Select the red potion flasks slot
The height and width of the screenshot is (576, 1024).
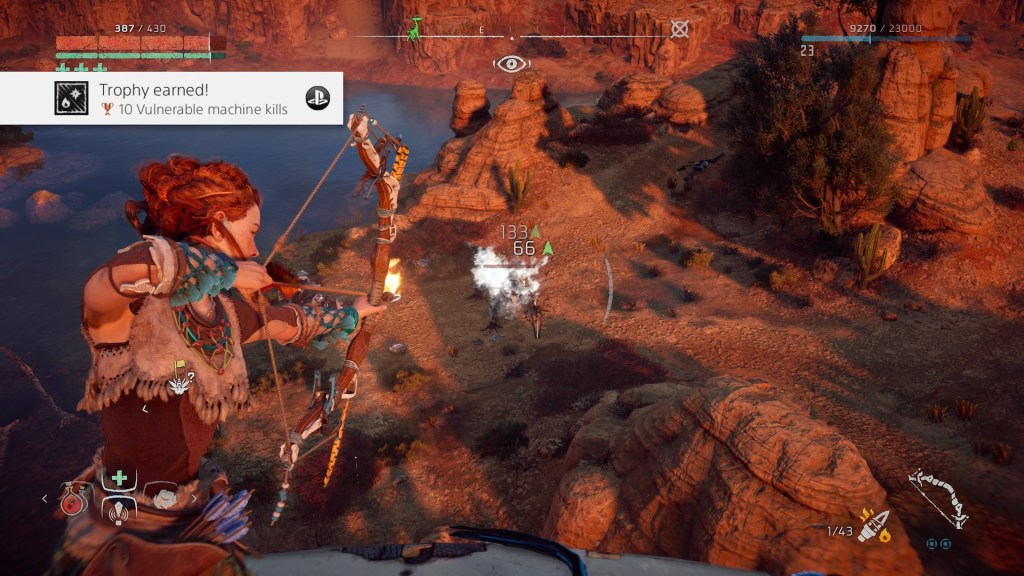click(73, 499)
